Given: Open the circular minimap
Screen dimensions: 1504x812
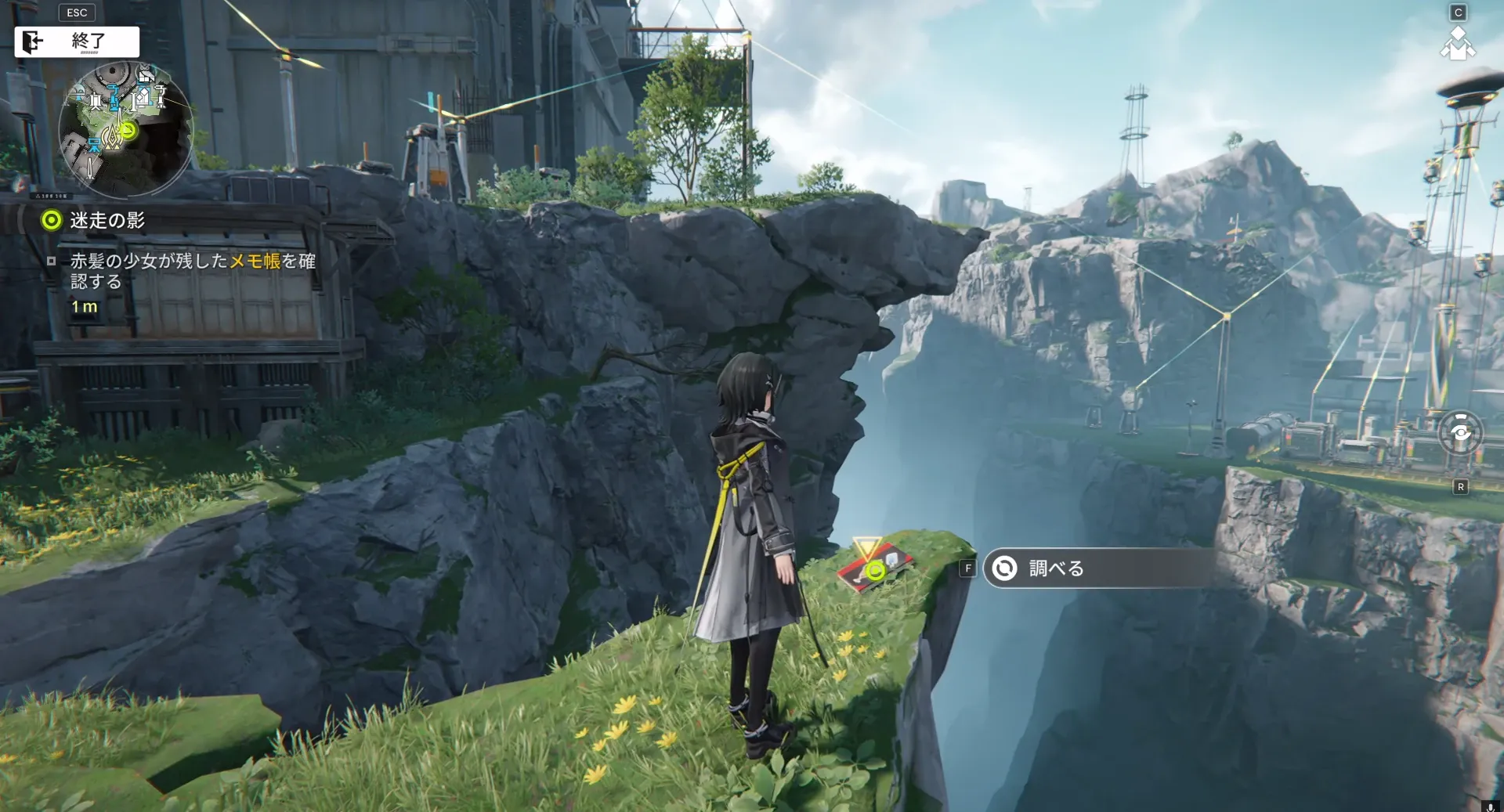Looking at the screenshot, I should [125, 129].
